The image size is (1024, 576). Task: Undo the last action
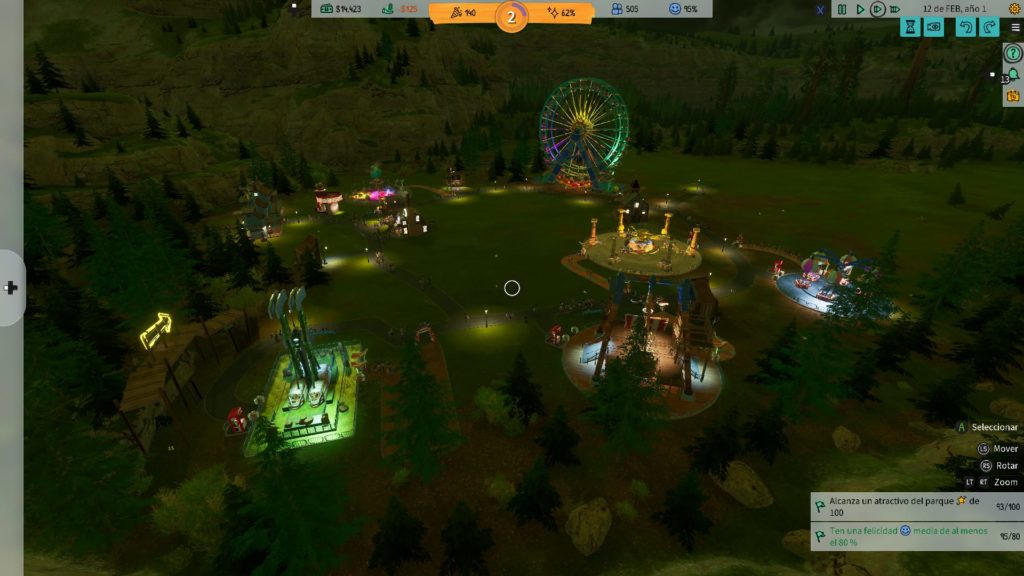pos(965,27)
